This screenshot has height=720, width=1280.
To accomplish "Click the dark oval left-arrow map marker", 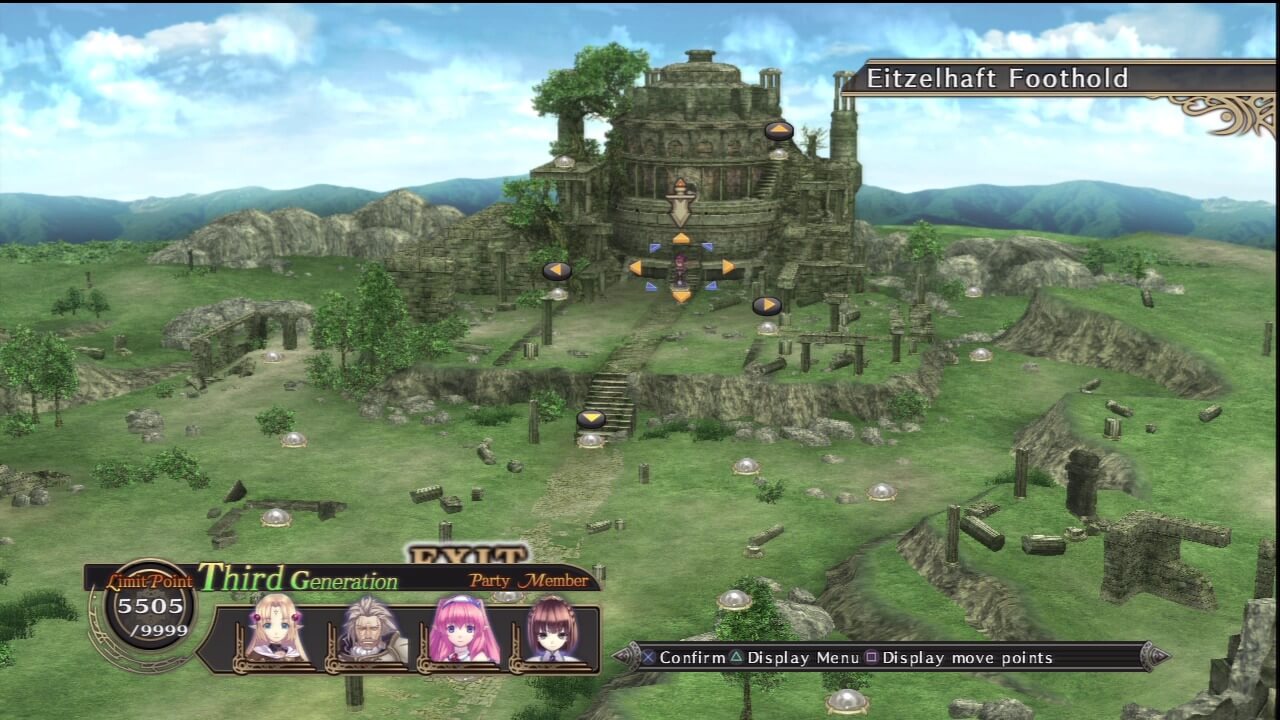I will point(557,270).
